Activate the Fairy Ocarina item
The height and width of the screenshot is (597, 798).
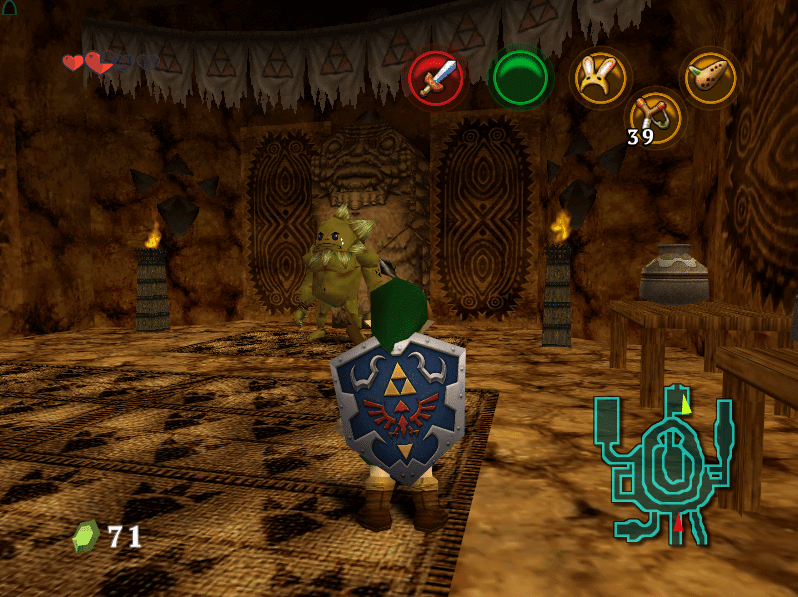tap(710, 77)
